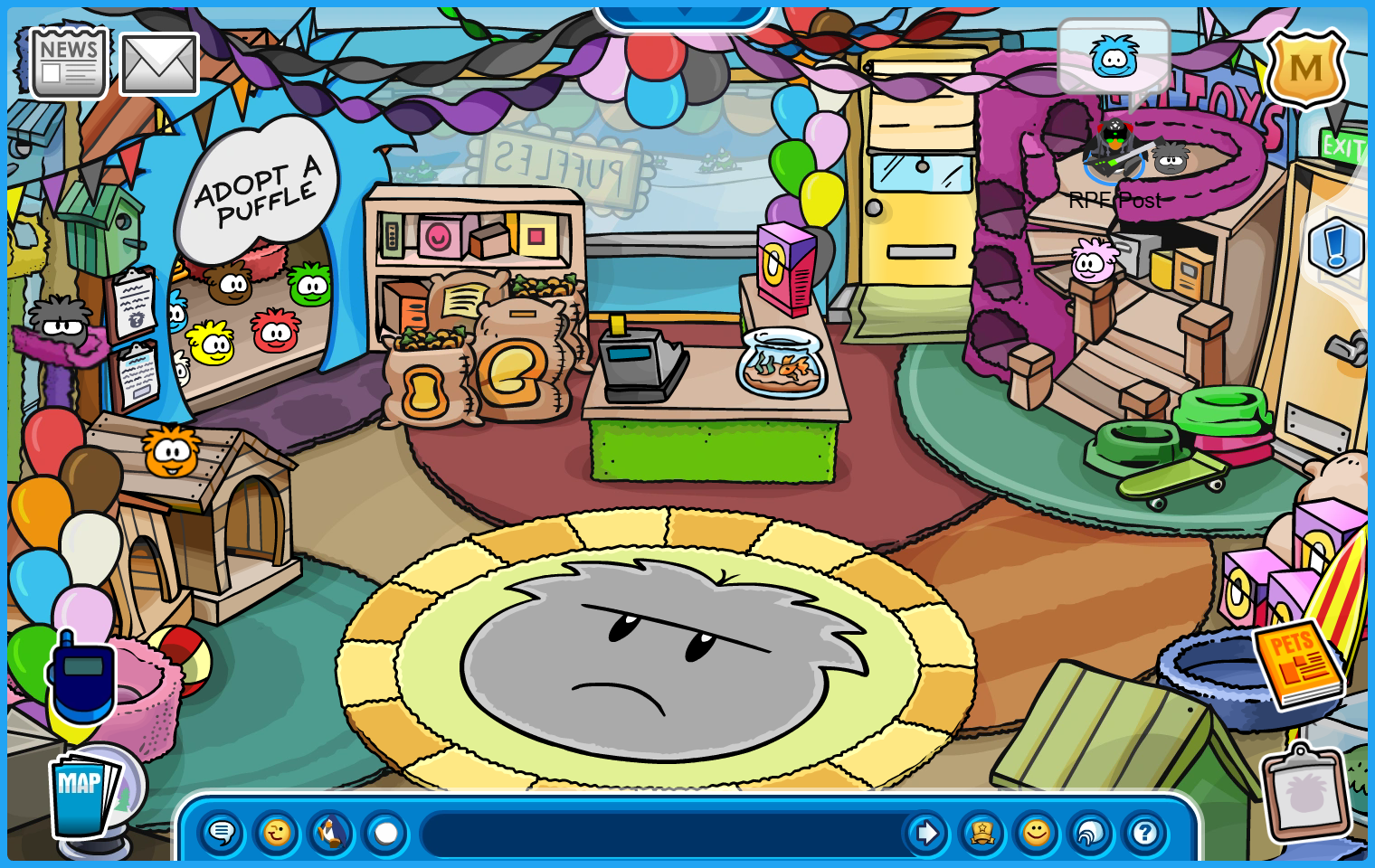
Task: Open the spy phone
Action: click(81, 680)
